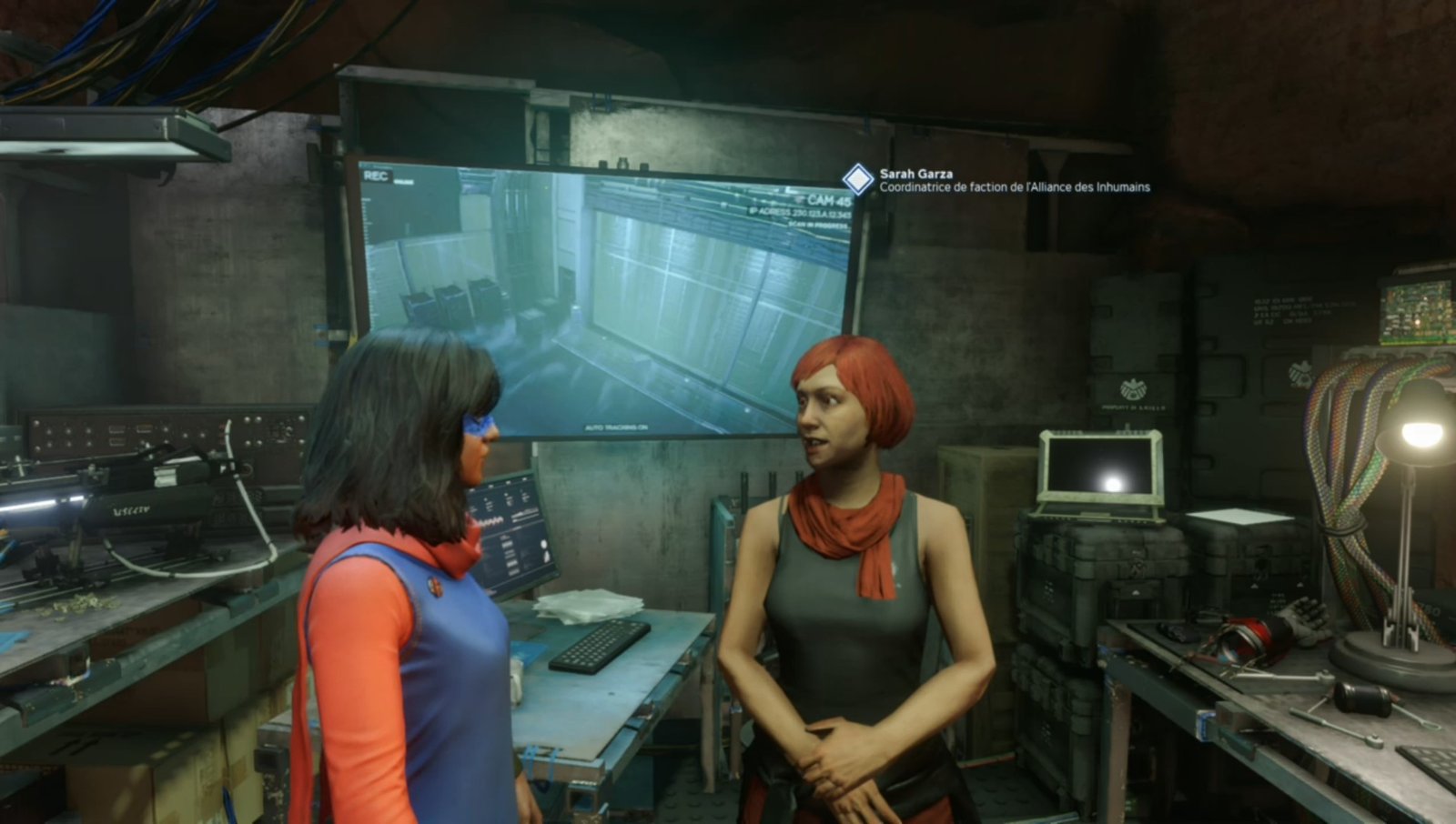Select the diamond marker beside Sarah Garza's name
Viewport: 1456px width, 824px height.
(857, 180)
